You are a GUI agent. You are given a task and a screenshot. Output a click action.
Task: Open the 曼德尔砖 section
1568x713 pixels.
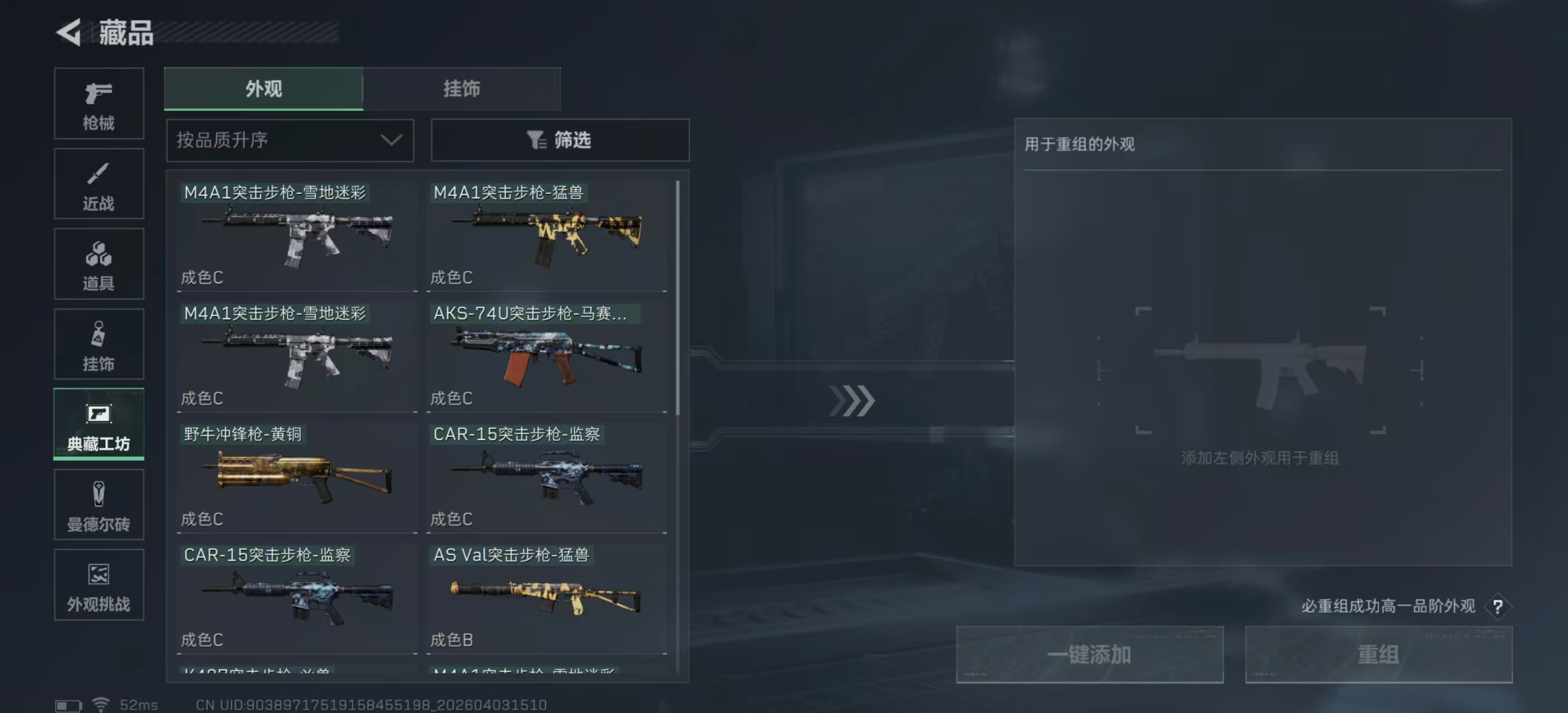[99, 505]
